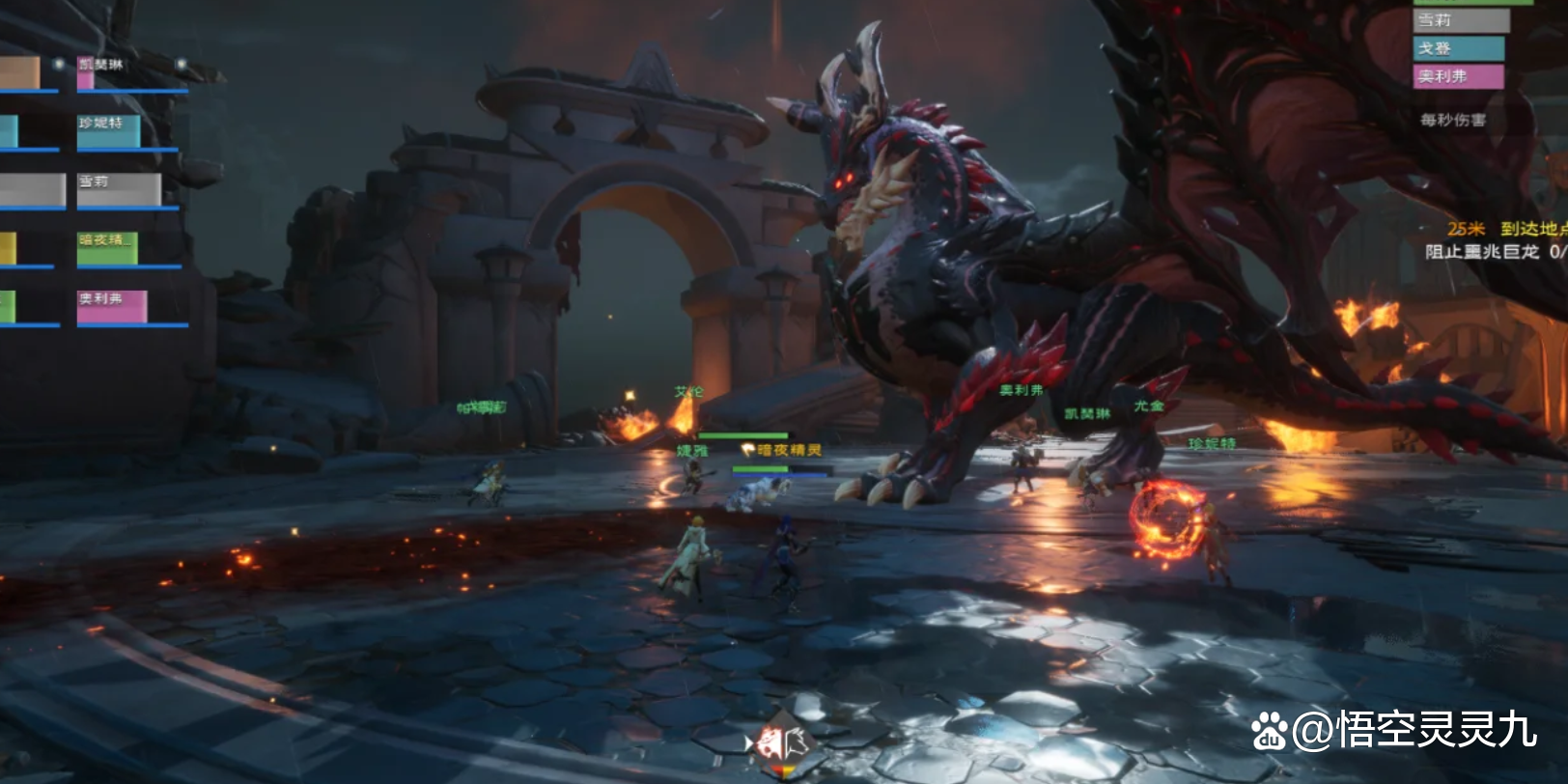This screenshot has width=1568, height=784.
Task: Click the 每秒伤害 damage meter label
Action: (1452, 120)
